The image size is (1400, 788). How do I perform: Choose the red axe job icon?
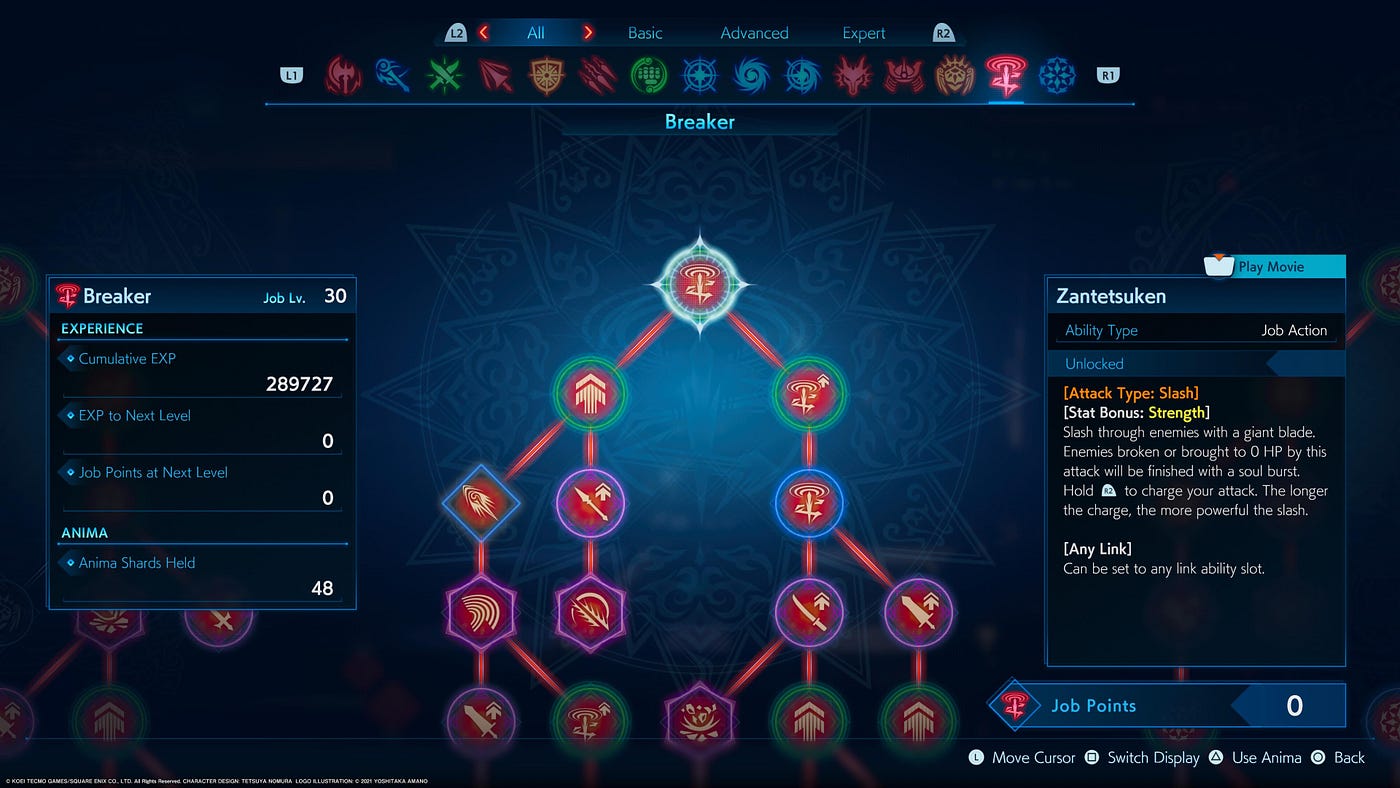point(343,75)
